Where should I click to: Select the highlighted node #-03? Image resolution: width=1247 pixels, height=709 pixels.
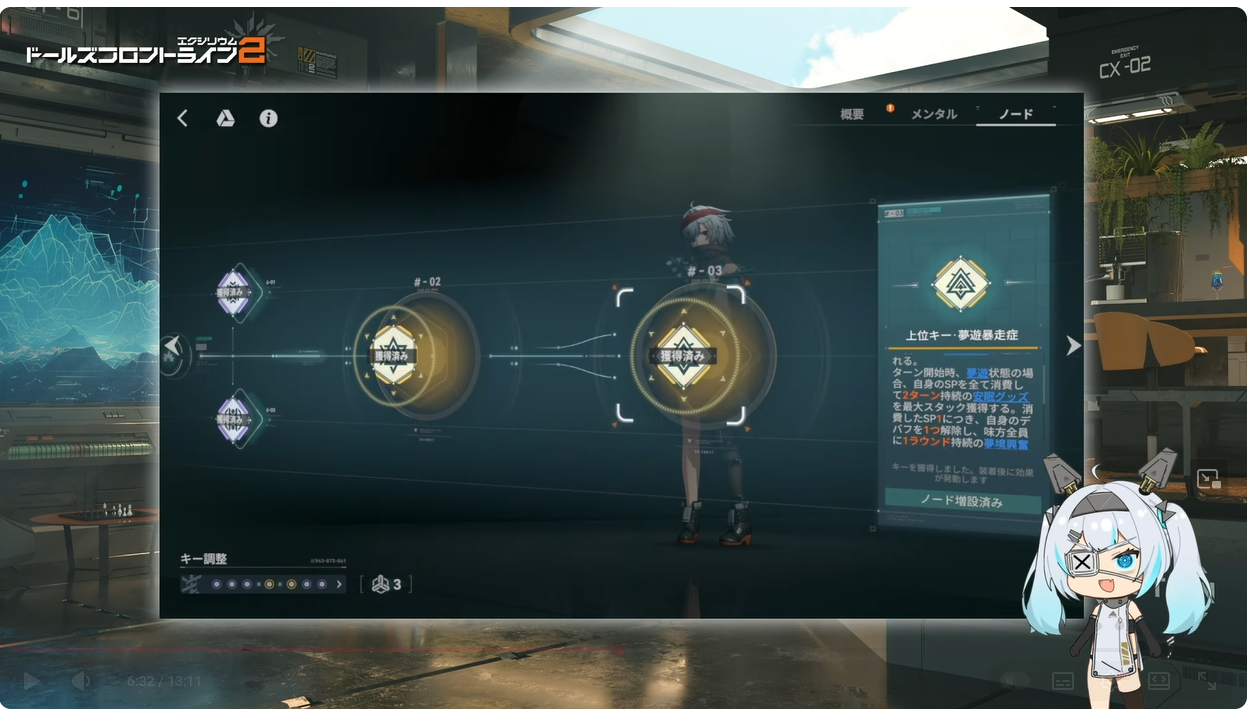682,355
